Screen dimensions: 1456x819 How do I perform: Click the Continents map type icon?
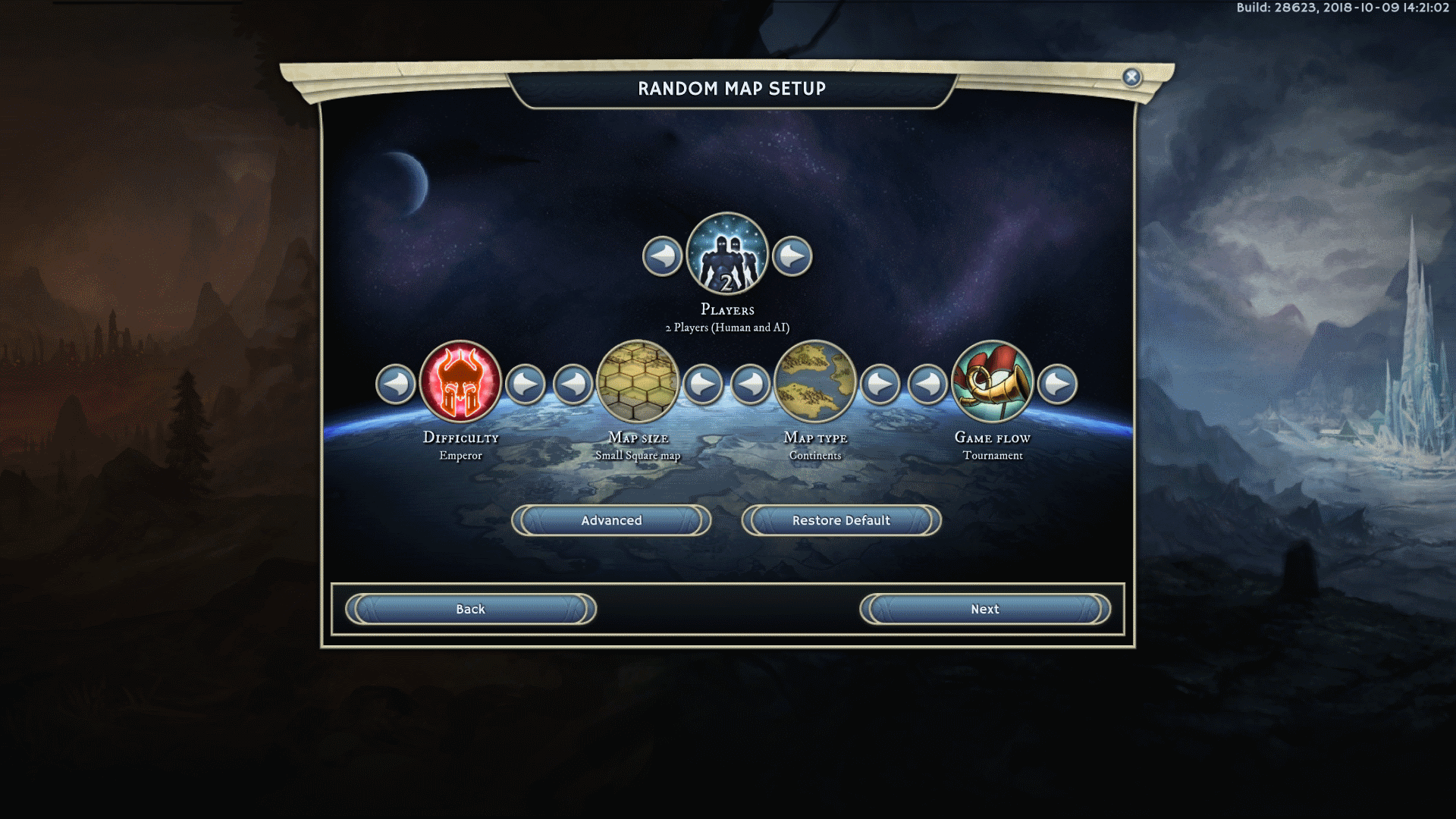coord(815,381)
